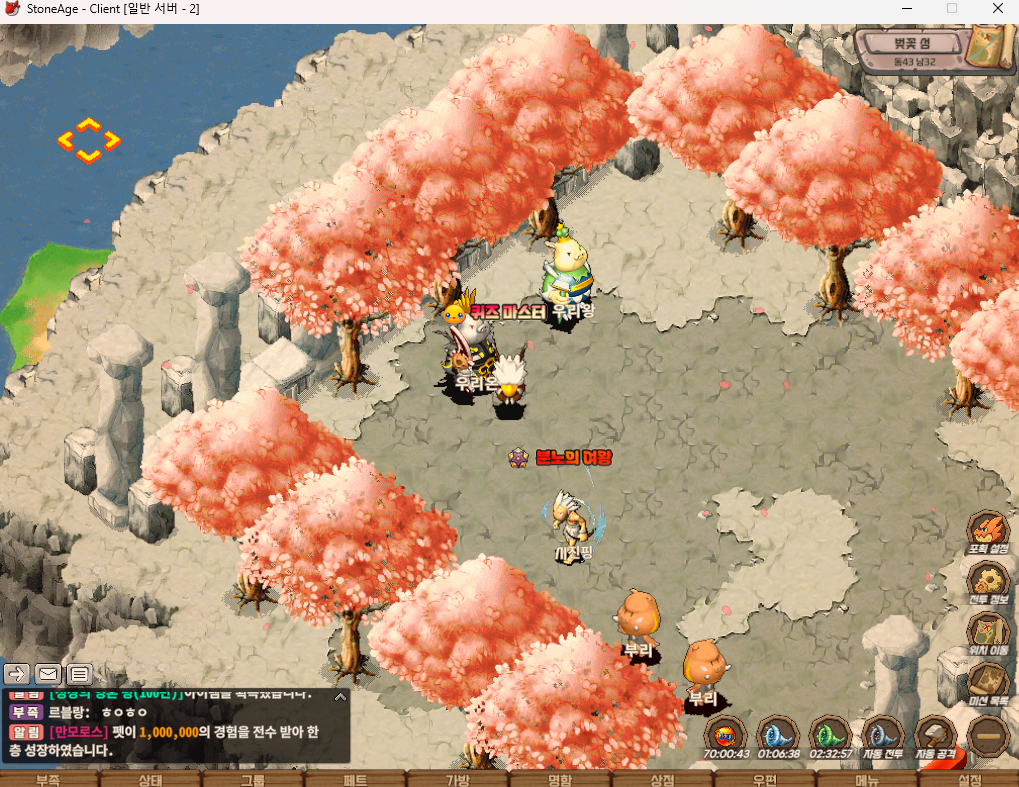The width and height of the screenshot is (1019, 787).
Task: Open the 메뉴 (menu) button
Action: pos(867,779)
